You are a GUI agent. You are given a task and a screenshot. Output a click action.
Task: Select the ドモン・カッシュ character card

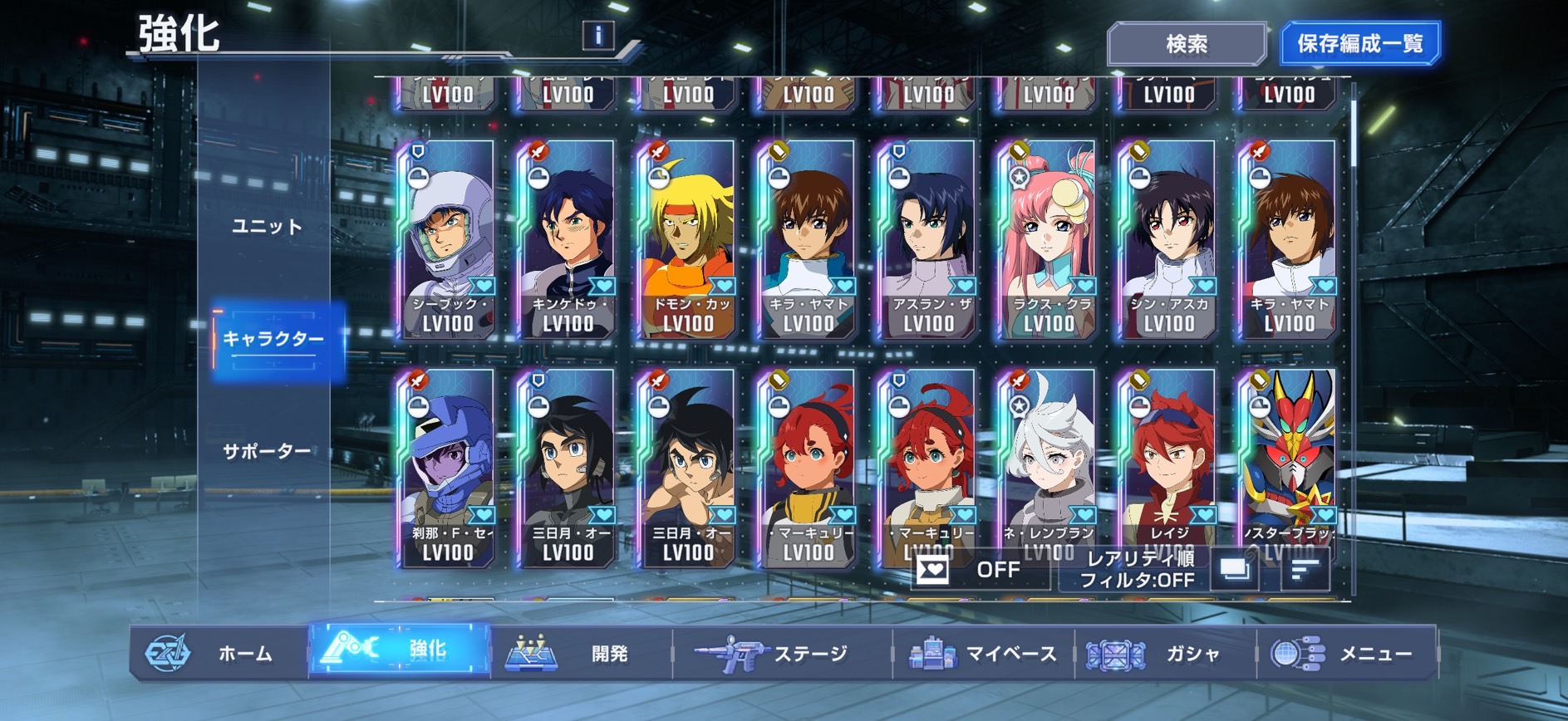686,240
